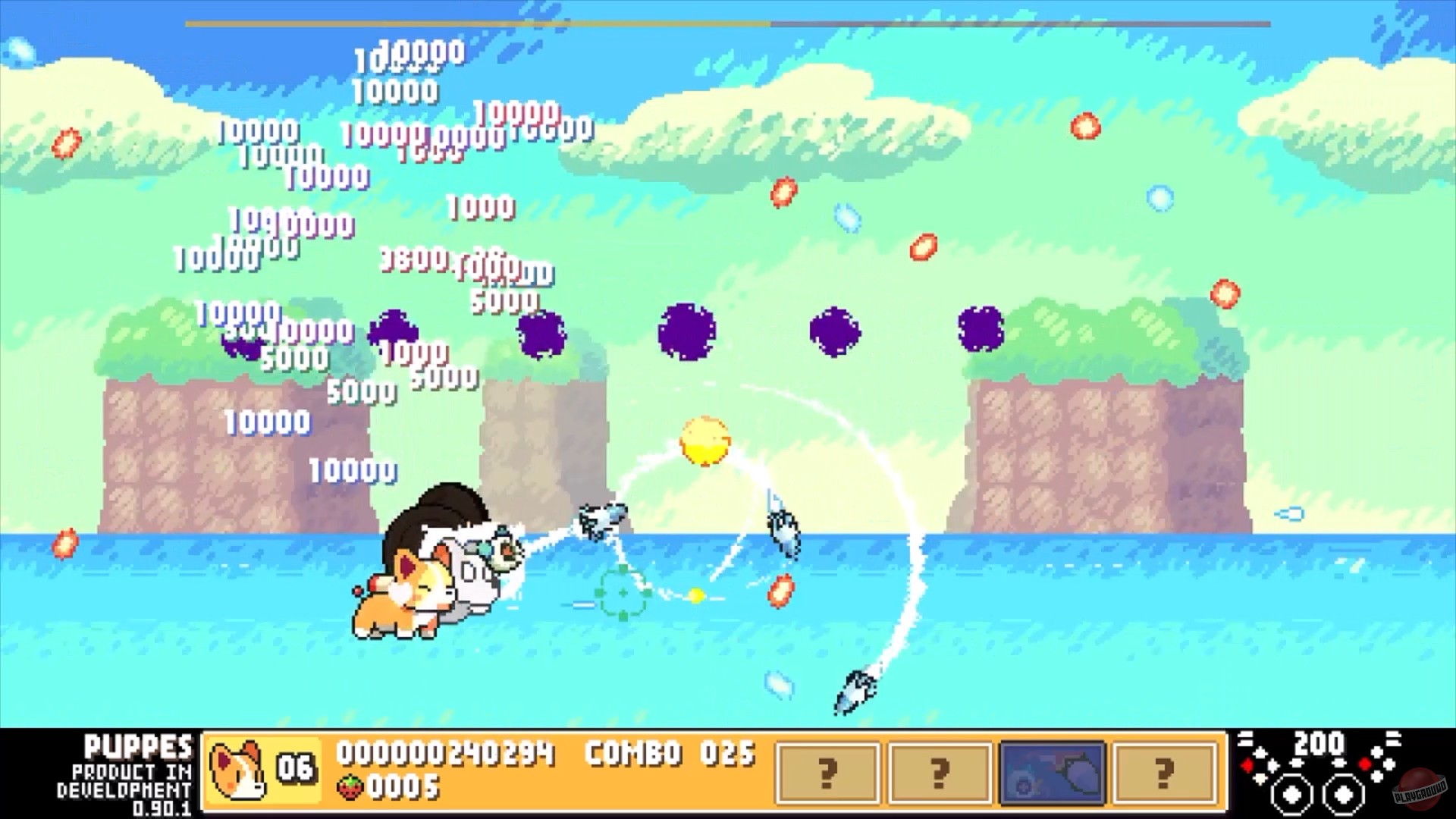Click the strawberry collectible counter icon
Image resolution: width=1456 pixels, height=819 pixels.
(x=350, y=789)
